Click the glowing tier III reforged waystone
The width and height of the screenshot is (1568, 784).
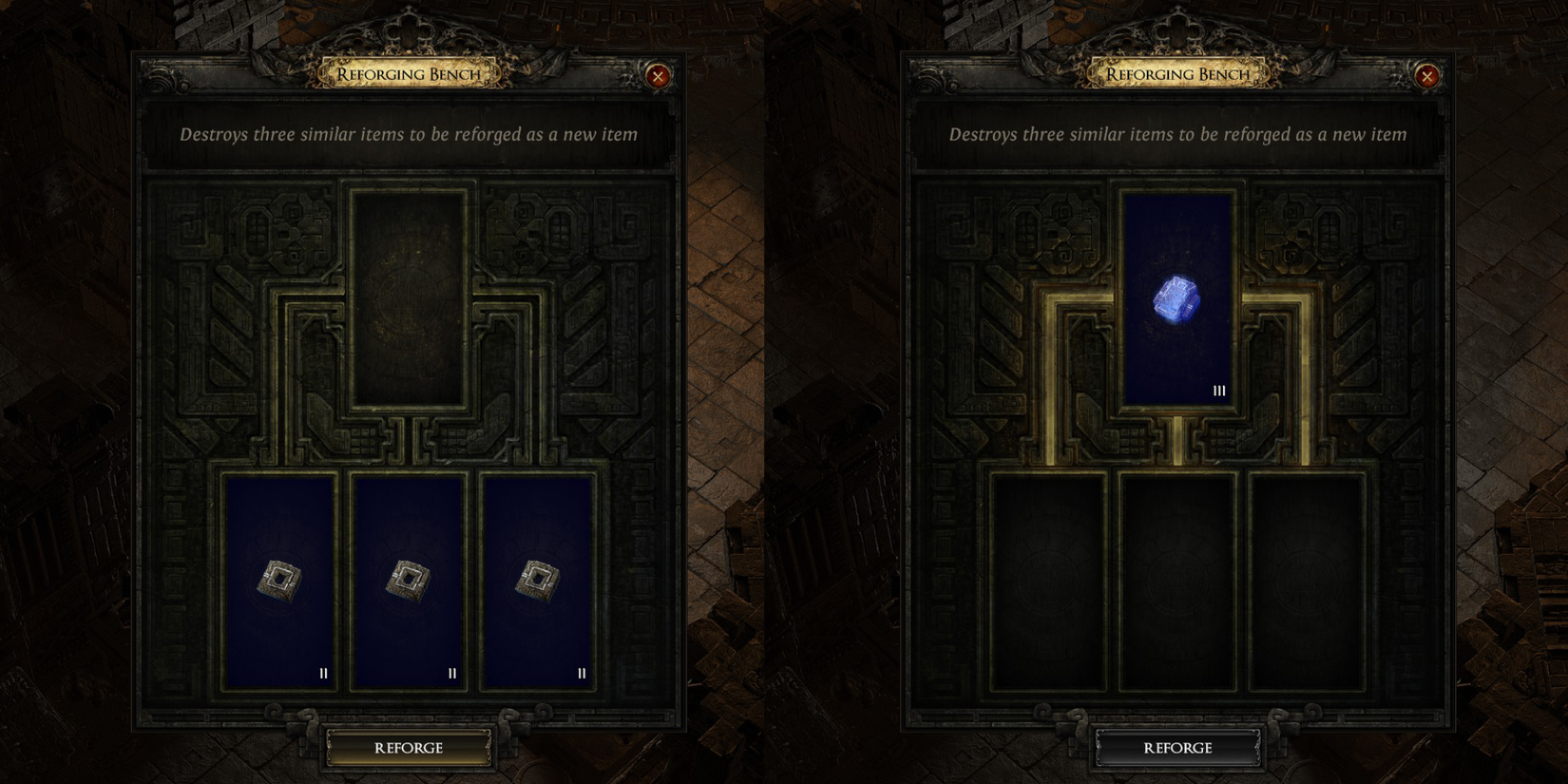pos(1178,299)
